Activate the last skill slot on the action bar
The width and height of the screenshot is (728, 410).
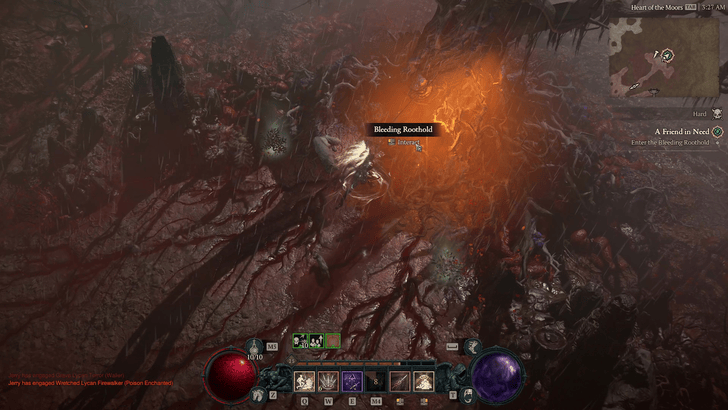[424, 380]
